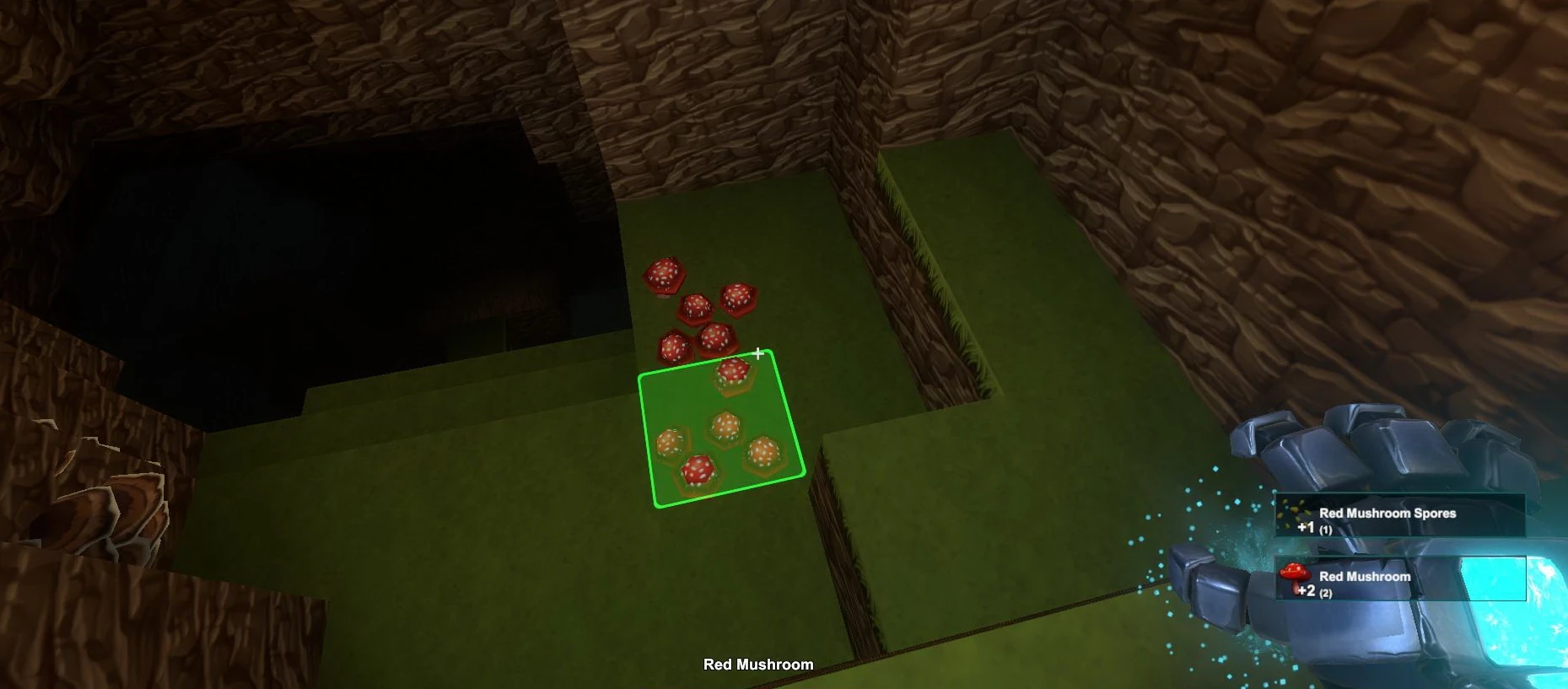
Task: Click the crosshair at screen center
Action: coord(757,354)
